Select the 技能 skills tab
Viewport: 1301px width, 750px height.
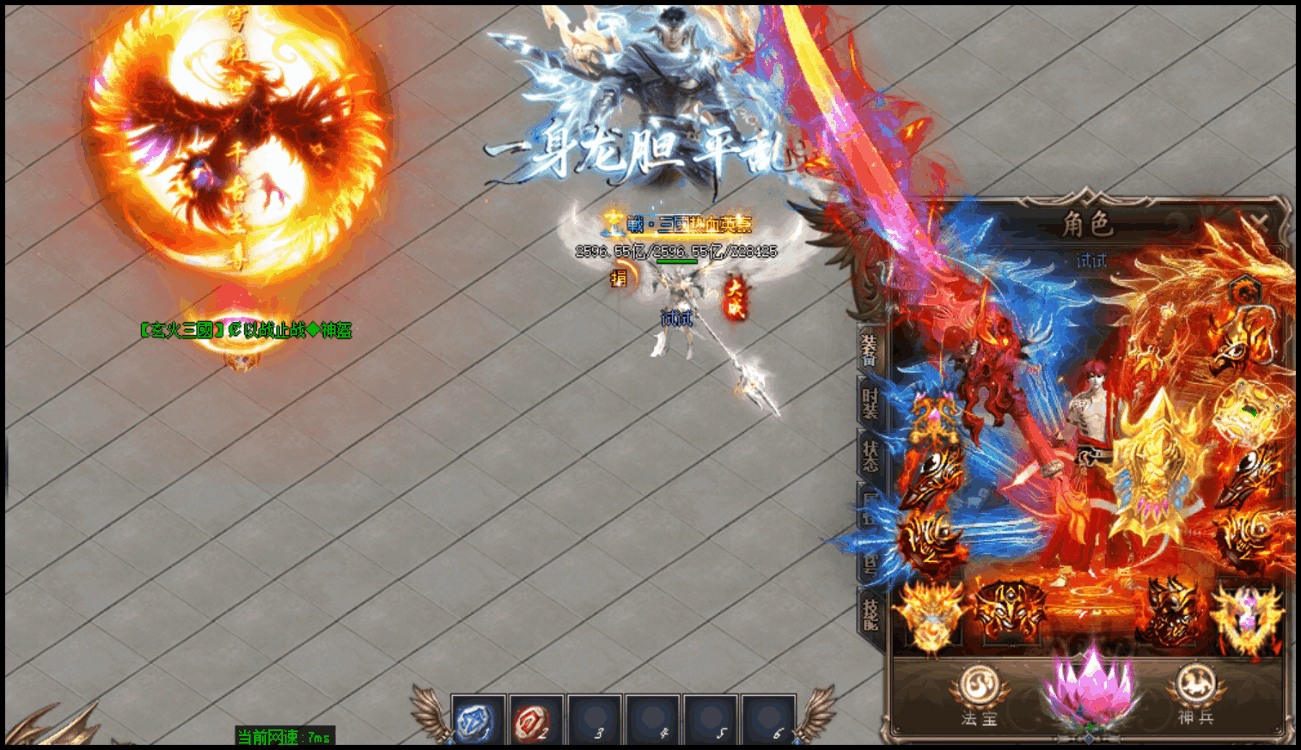(870, 611)
